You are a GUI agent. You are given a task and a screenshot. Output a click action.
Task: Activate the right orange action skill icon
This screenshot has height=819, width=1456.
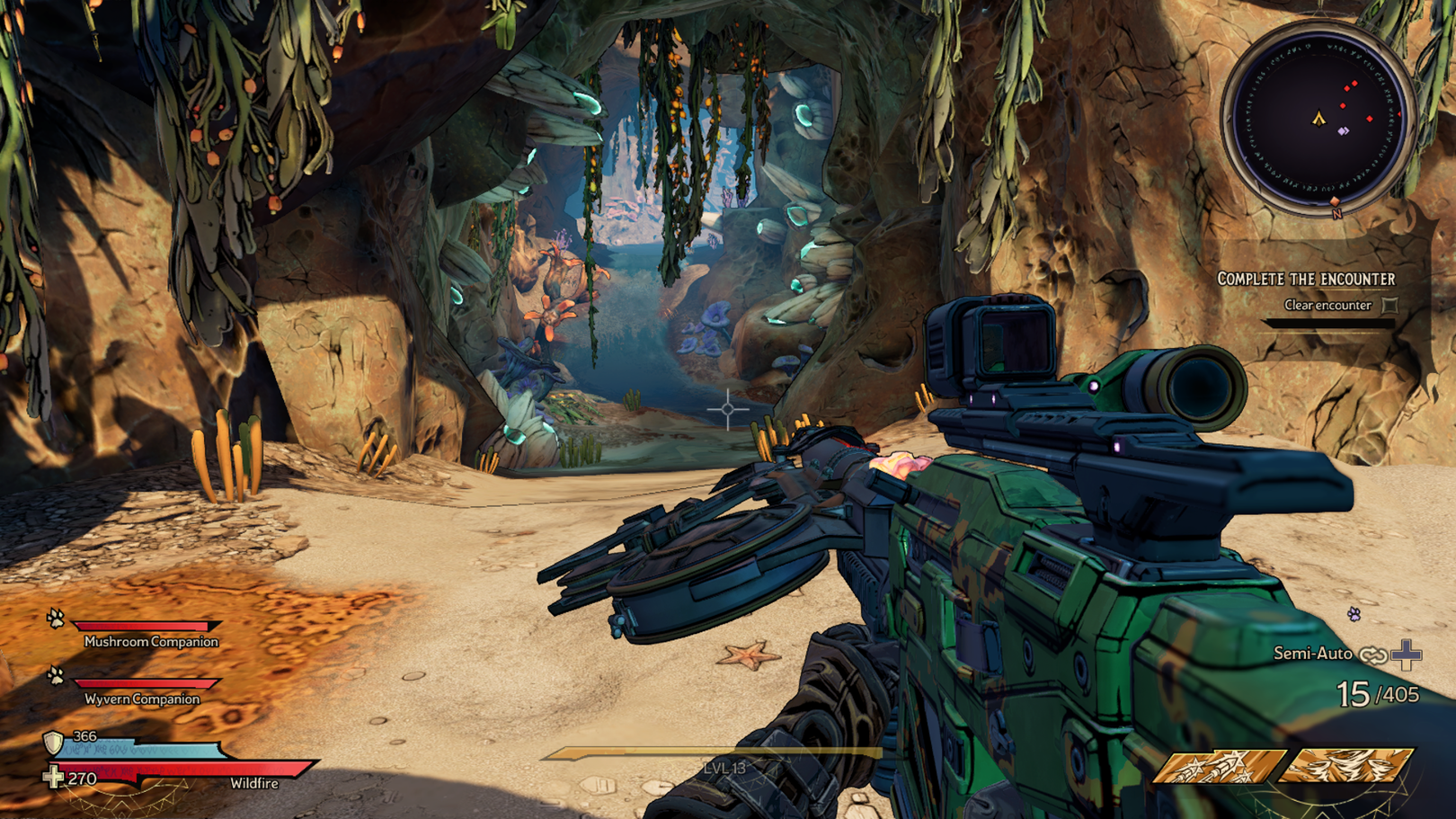pyautogui.click(x=1346, y=767)
